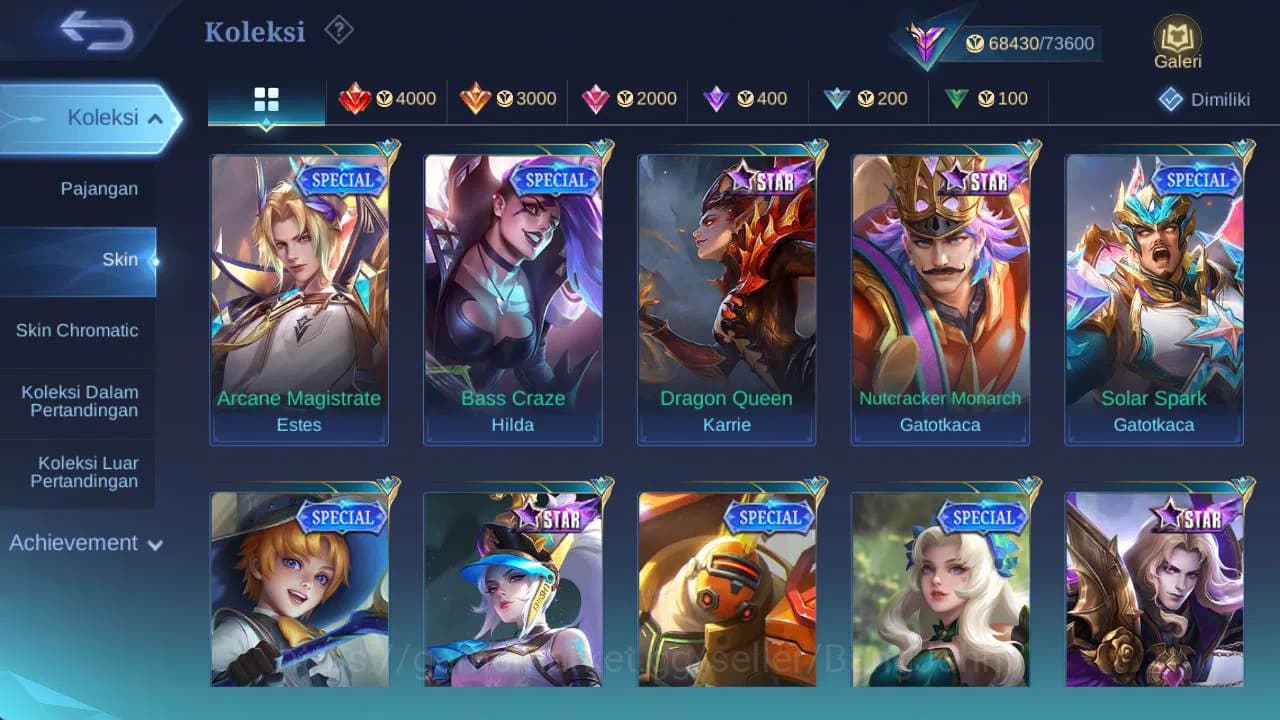Click the grid view filter icon
The height and width of the screenshot is (720, 1280).
click(265, 99)
